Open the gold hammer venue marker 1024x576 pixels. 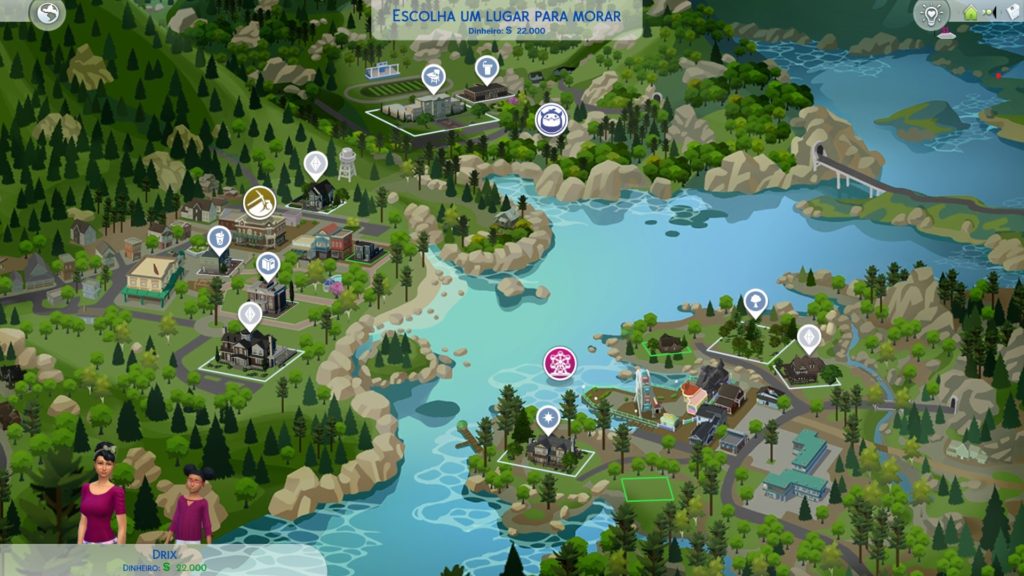260,201
